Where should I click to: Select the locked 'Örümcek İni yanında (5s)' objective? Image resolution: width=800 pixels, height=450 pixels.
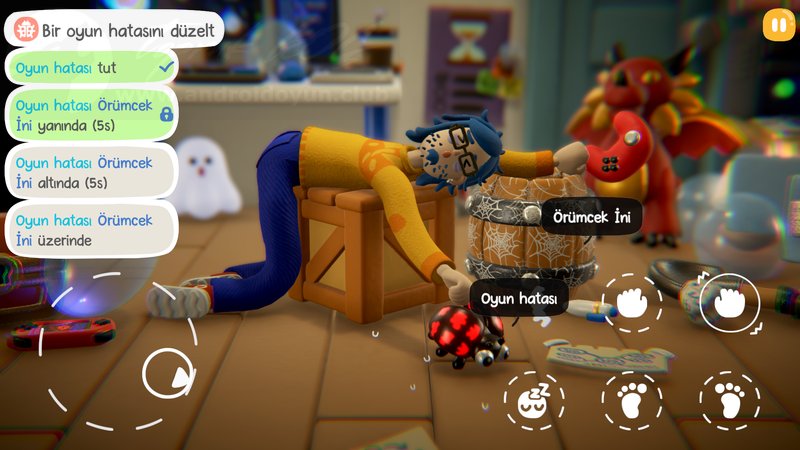[x=92, y=113]
